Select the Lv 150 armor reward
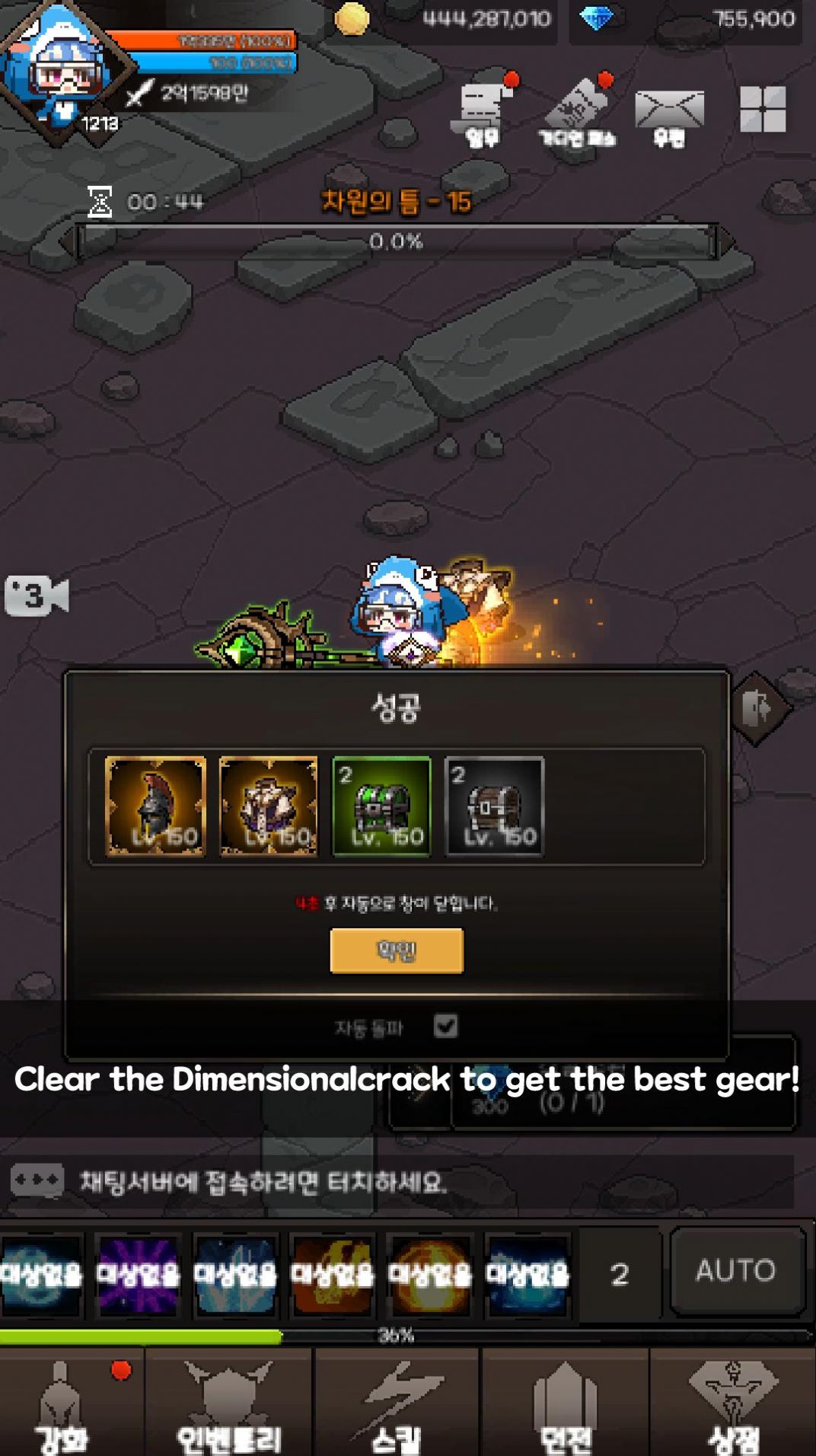Screen dimensions: 816x1456 click(x=269, y=806)
